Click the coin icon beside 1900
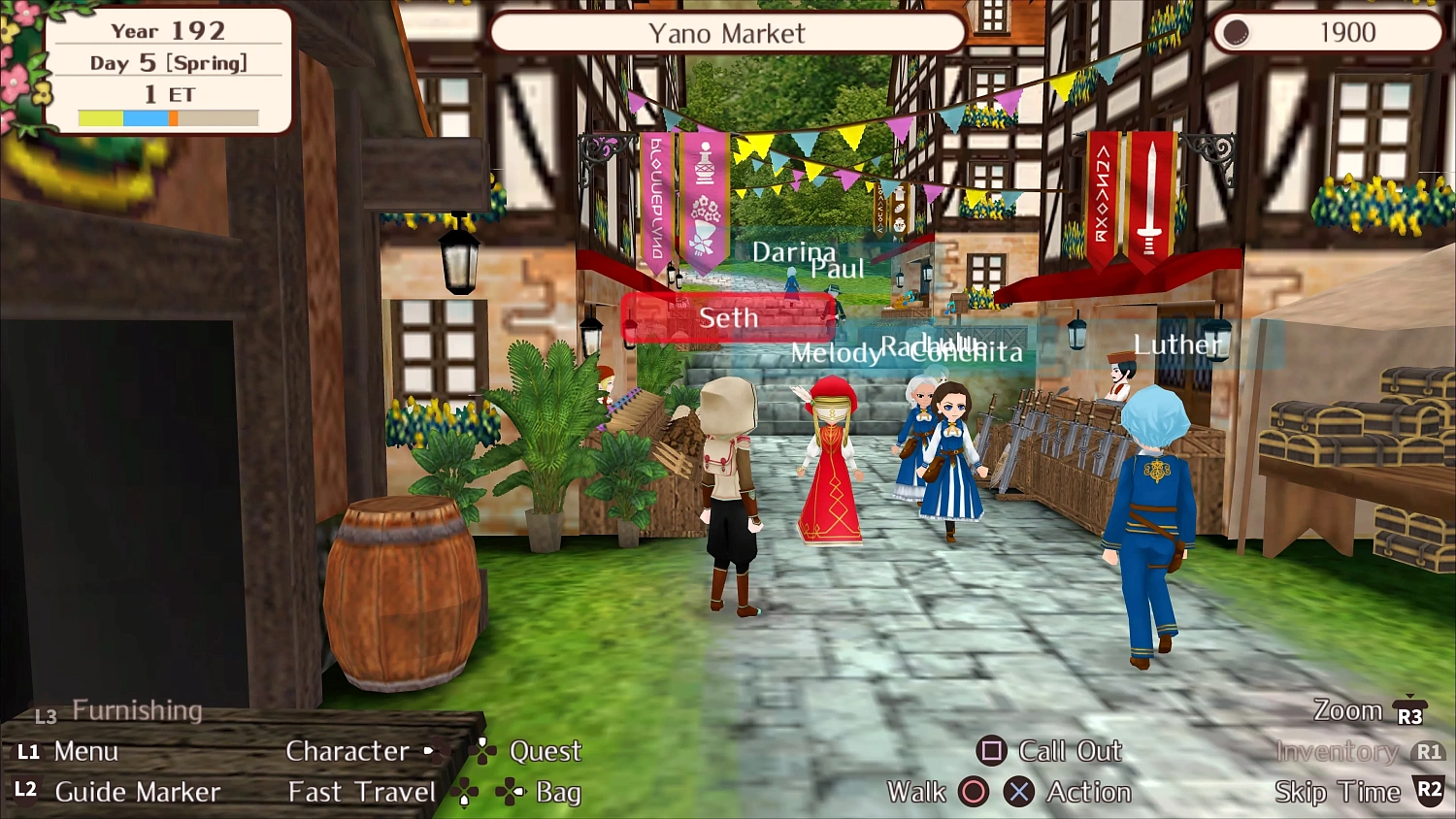1456x819 pixels. tap(1235, 32)
